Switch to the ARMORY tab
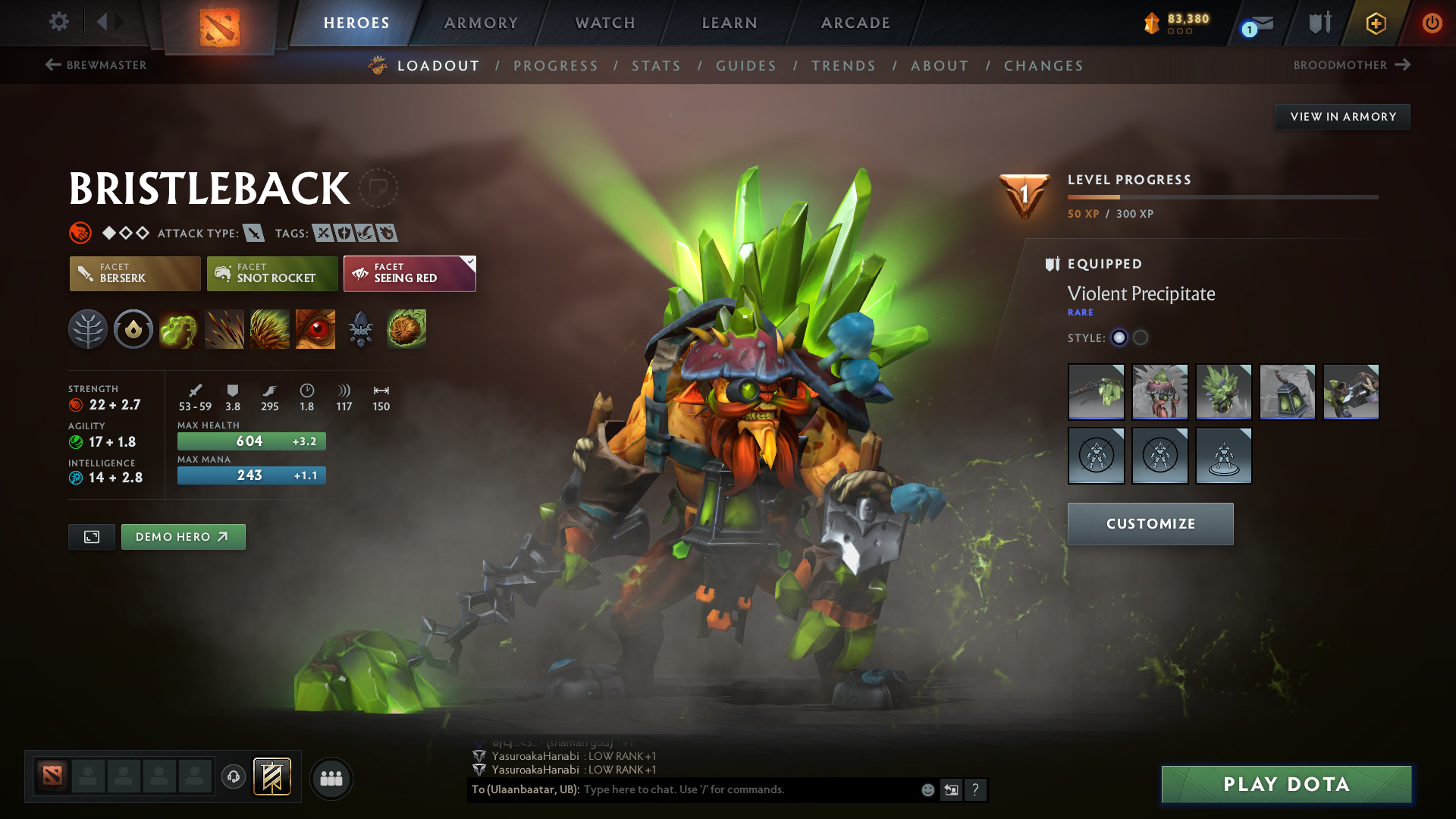Viewport: 1456px width, 819px height. (x=481, y=23)
